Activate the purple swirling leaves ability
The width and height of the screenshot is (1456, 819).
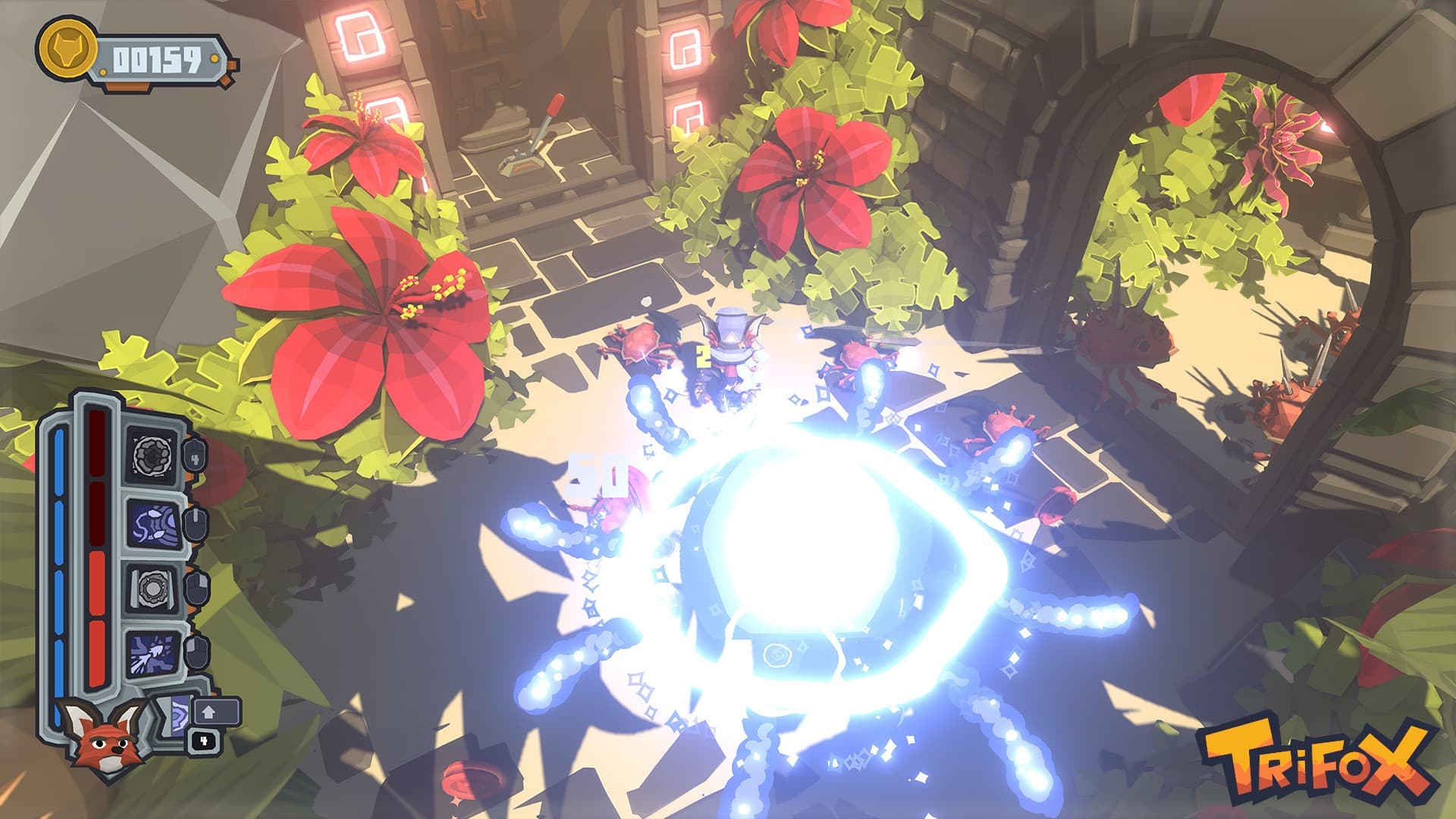point(151,522)
